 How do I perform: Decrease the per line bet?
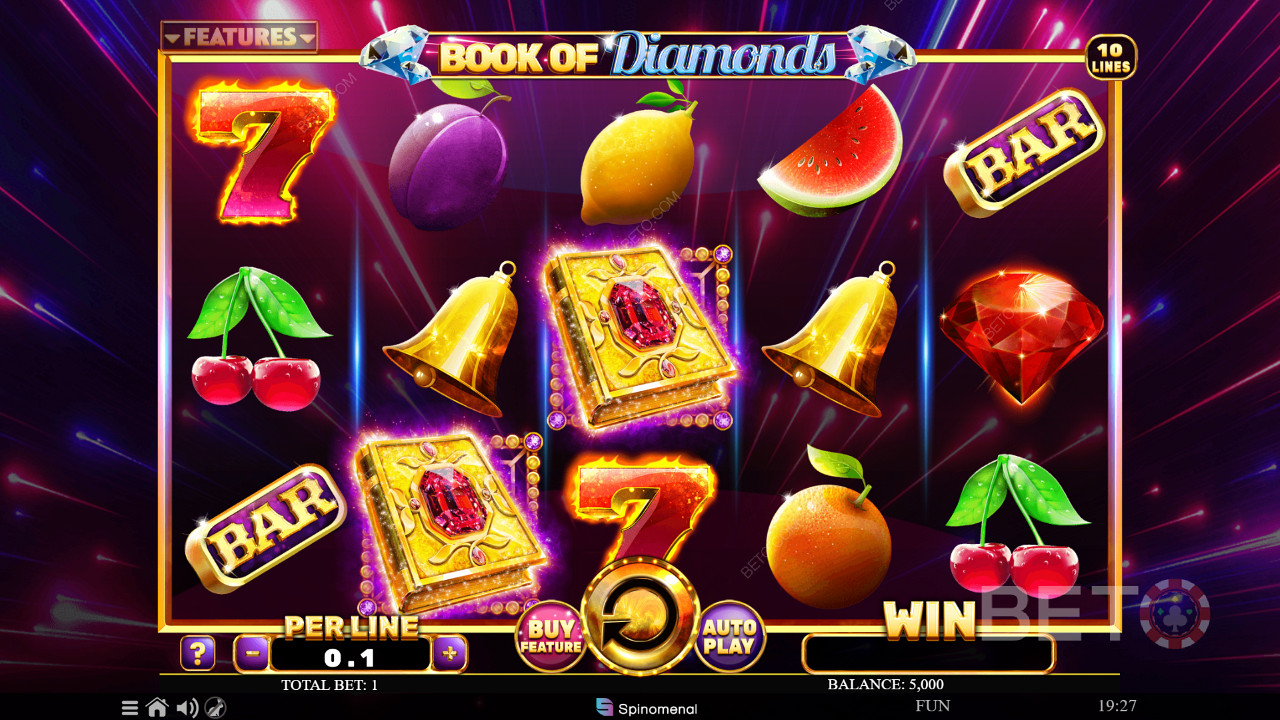251,654
